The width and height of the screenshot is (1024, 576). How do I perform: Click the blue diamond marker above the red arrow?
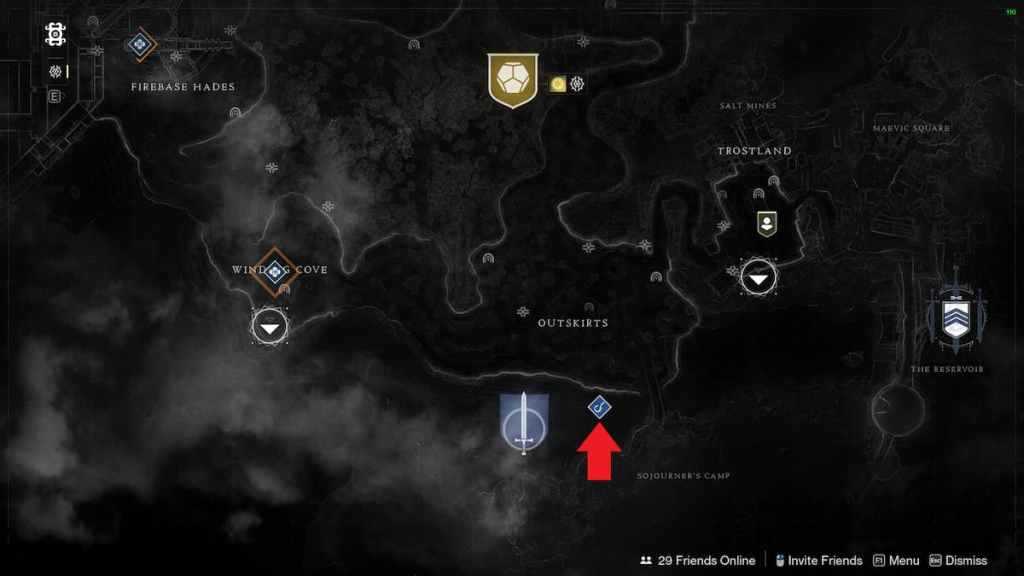coord(599,406)
